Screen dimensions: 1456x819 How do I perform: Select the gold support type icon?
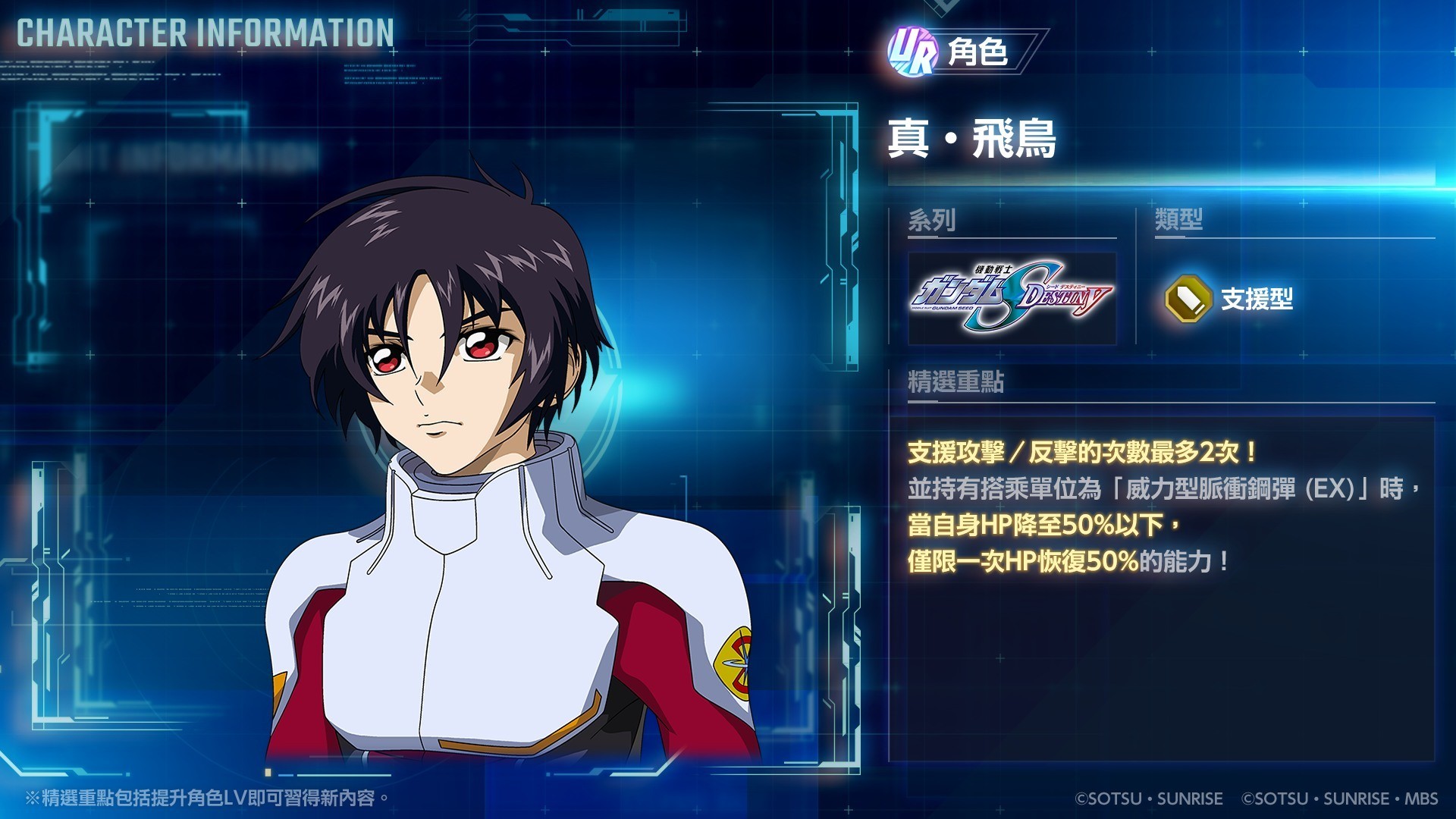[x=1188, y=299]
